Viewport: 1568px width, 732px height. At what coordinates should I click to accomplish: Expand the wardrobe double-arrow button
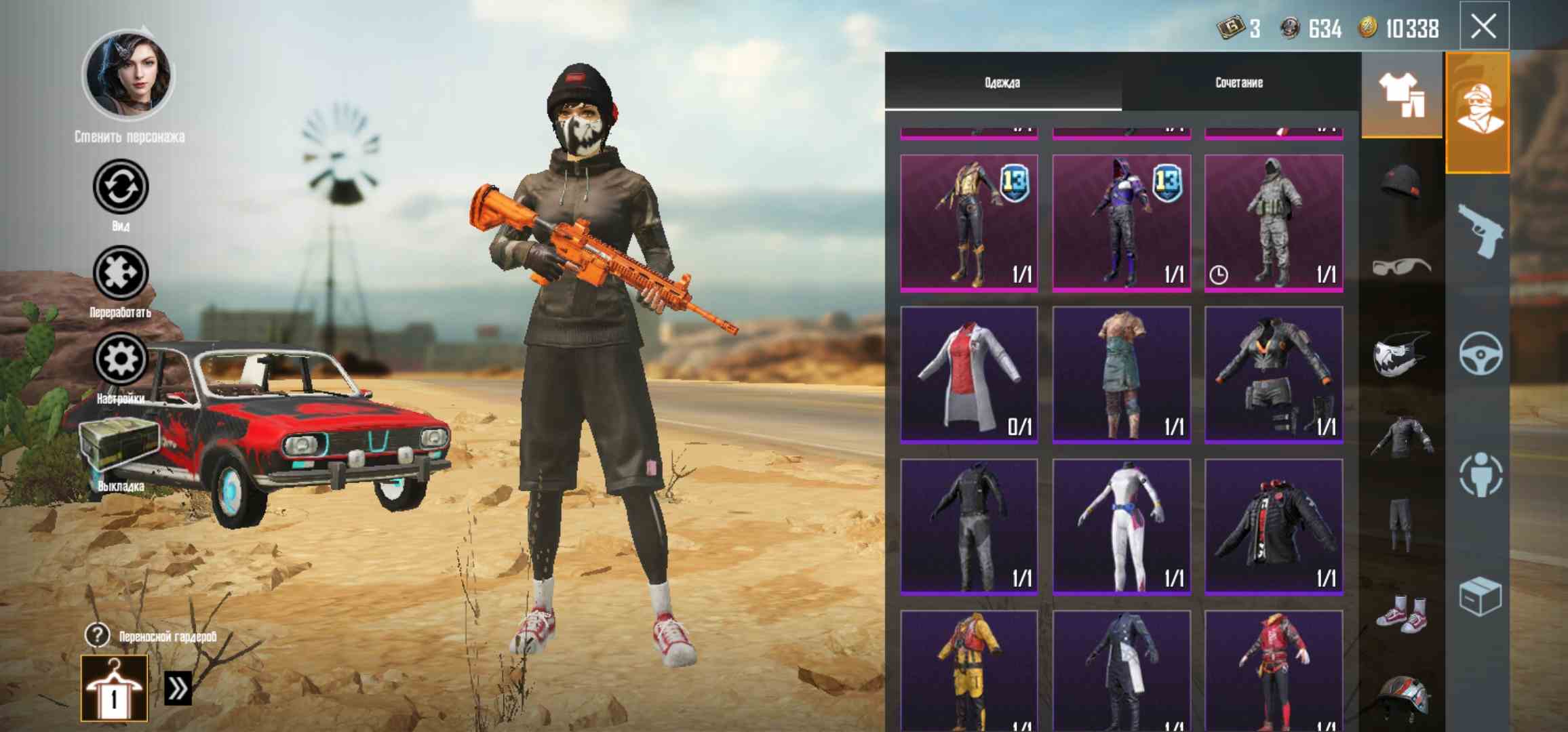[x=178, y=689]
